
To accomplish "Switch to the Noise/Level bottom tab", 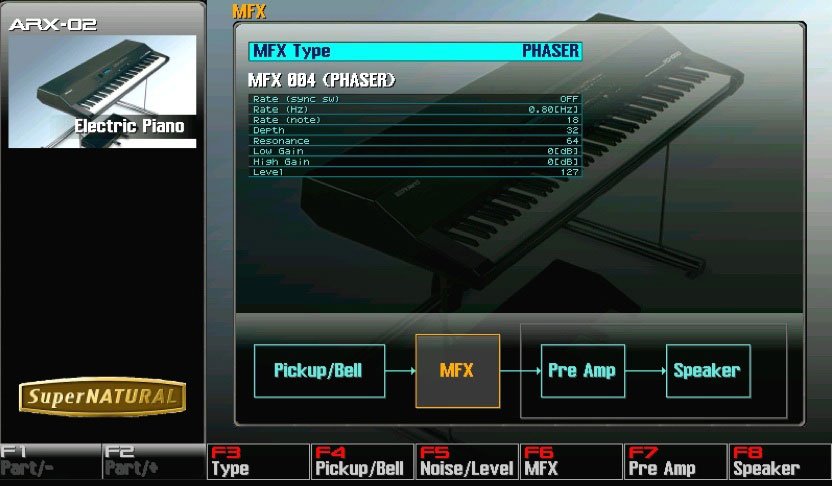I will coord(467,463).
